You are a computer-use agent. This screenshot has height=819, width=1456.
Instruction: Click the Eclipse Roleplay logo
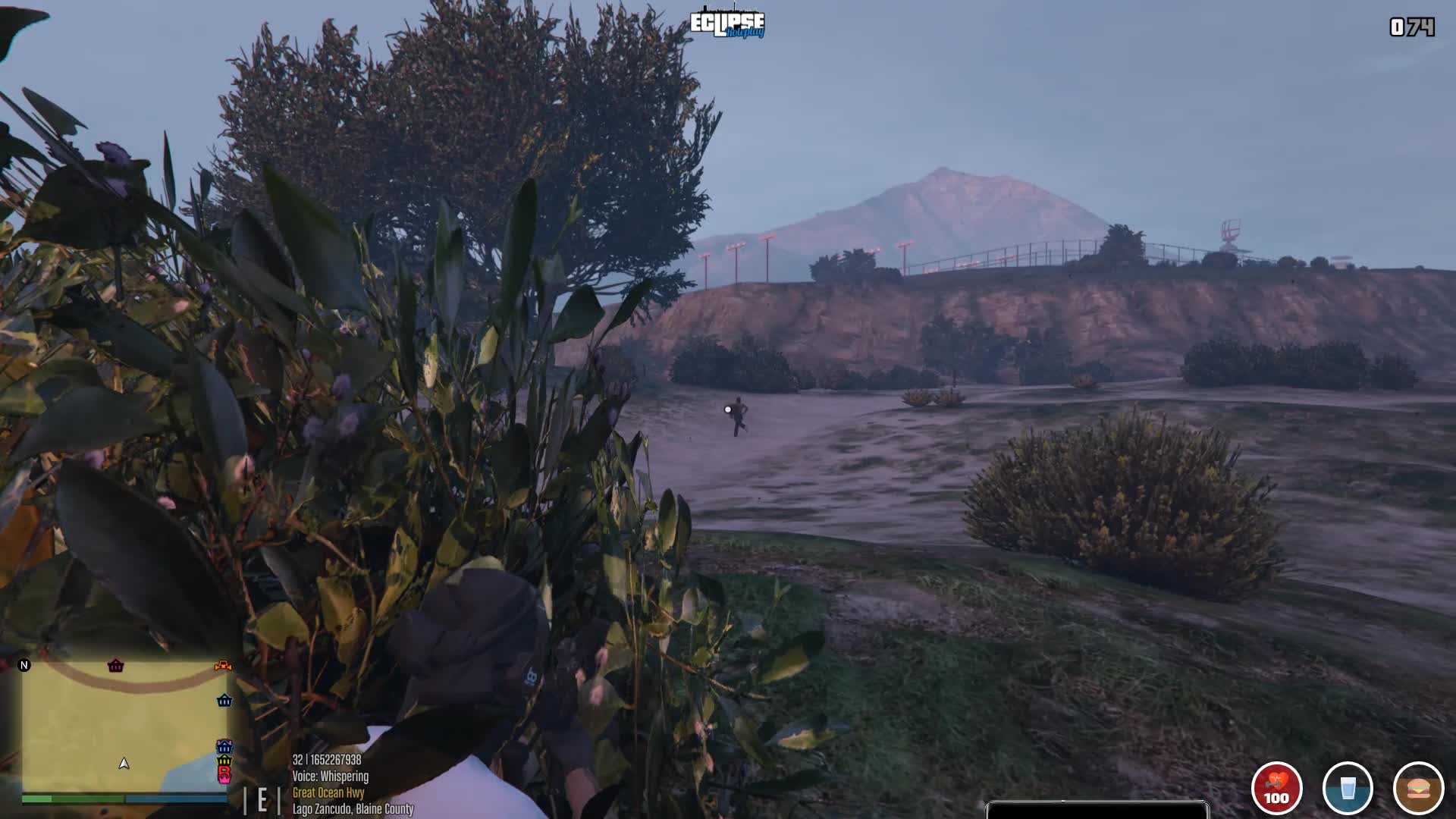click(x=727, y=24)
